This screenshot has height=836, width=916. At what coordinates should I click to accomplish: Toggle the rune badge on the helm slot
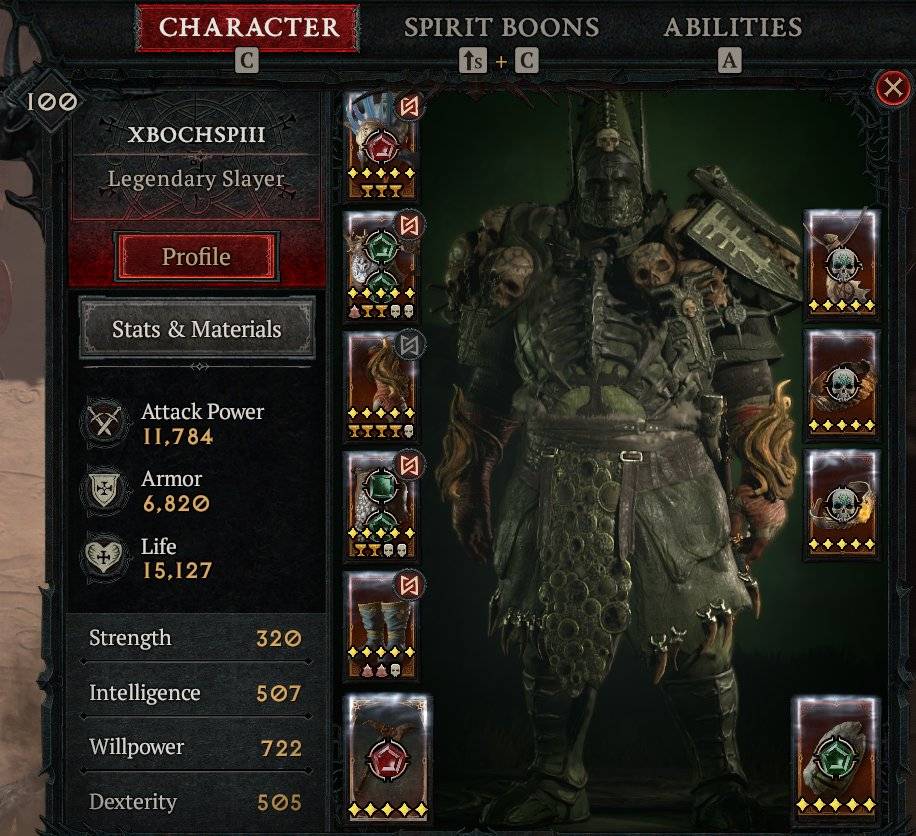pos(410,105)
